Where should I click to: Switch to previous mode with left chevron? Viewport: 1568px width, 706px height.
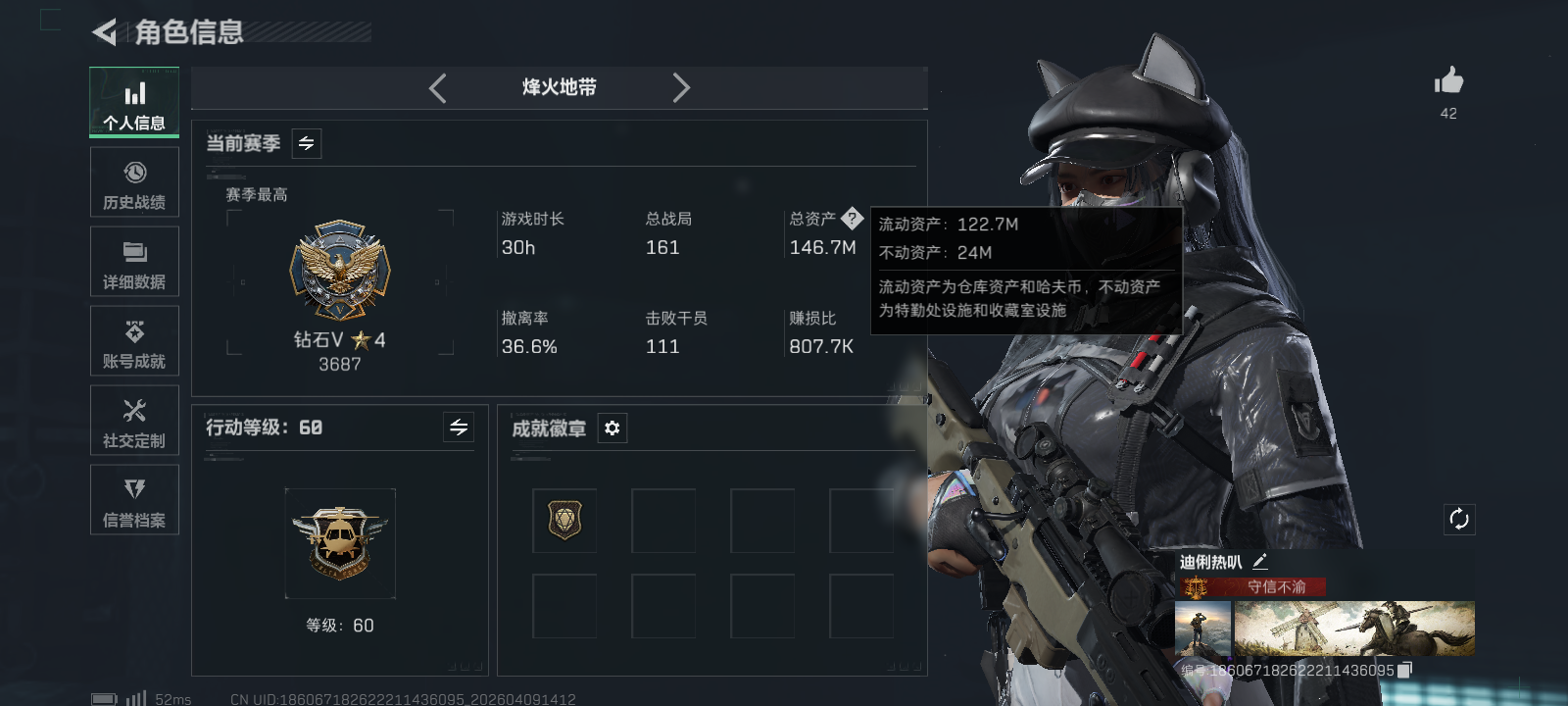437,87
